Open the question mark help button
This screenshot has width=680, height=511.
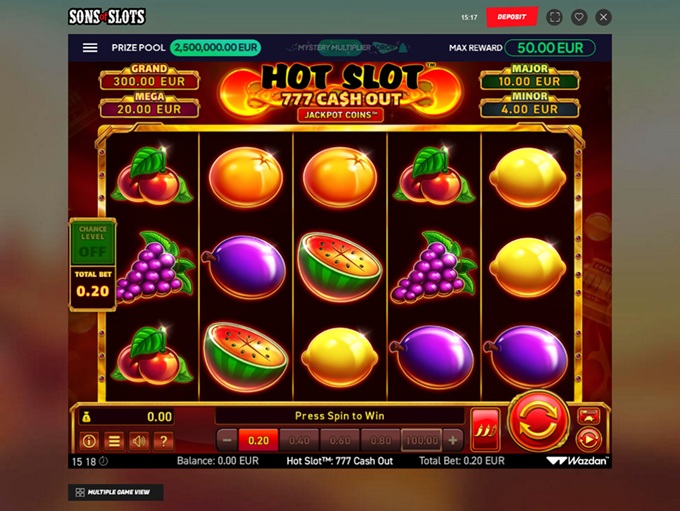pyautogui.click(x=164, y=441)
